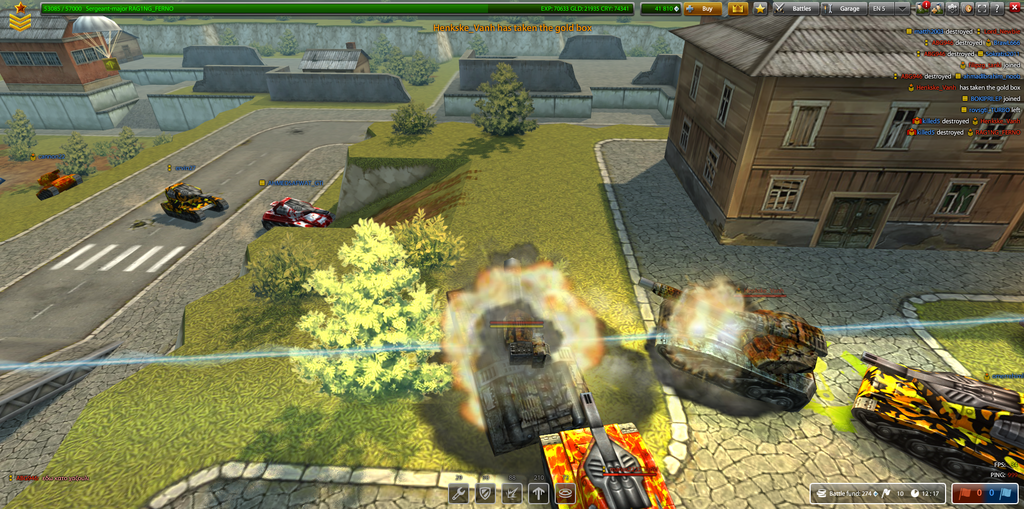Viewport: 1024px width, 509px height.
Task: Toggle fullscreen mode
Action: pos(982,8)
